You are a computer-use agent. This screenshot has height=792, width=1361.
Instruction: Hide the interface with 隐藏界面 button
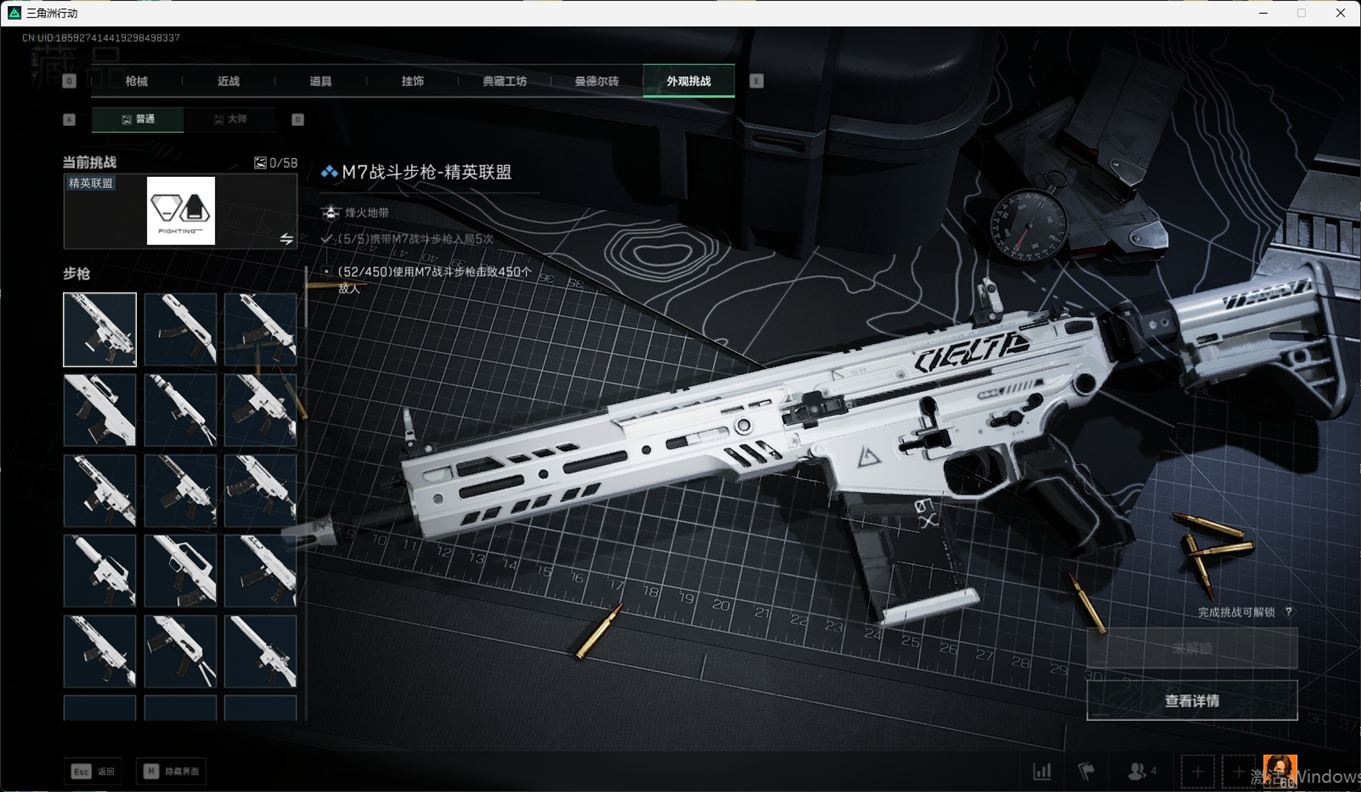coord(172,771)
